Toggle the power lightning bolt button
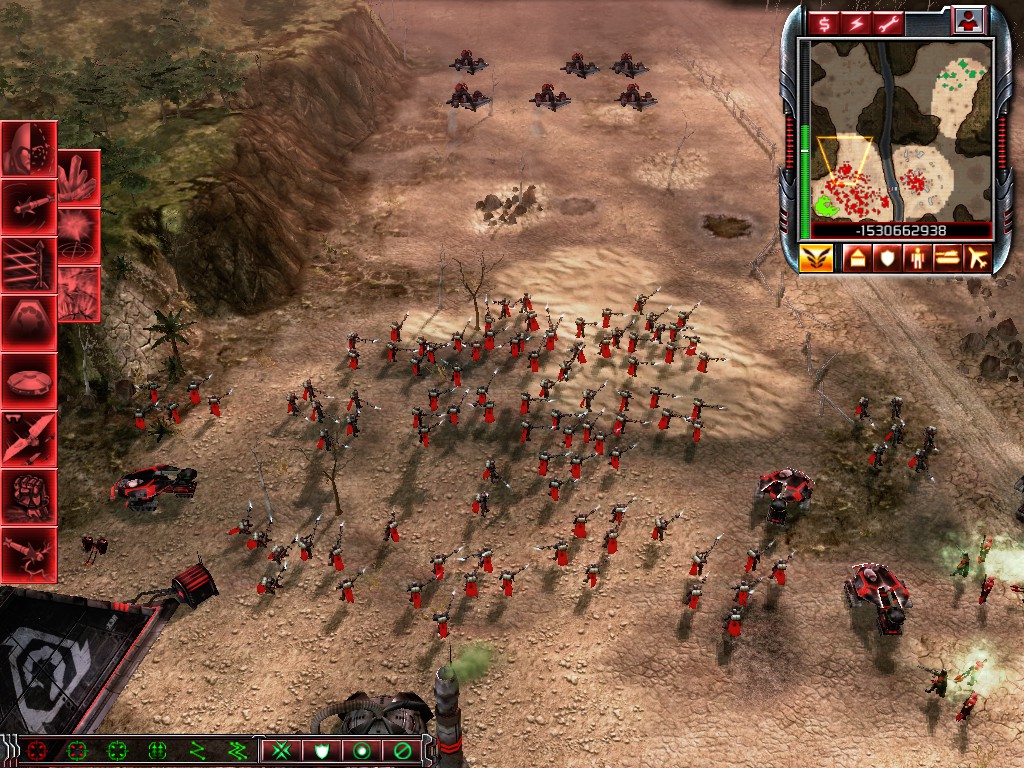 [x=857, y=23]
